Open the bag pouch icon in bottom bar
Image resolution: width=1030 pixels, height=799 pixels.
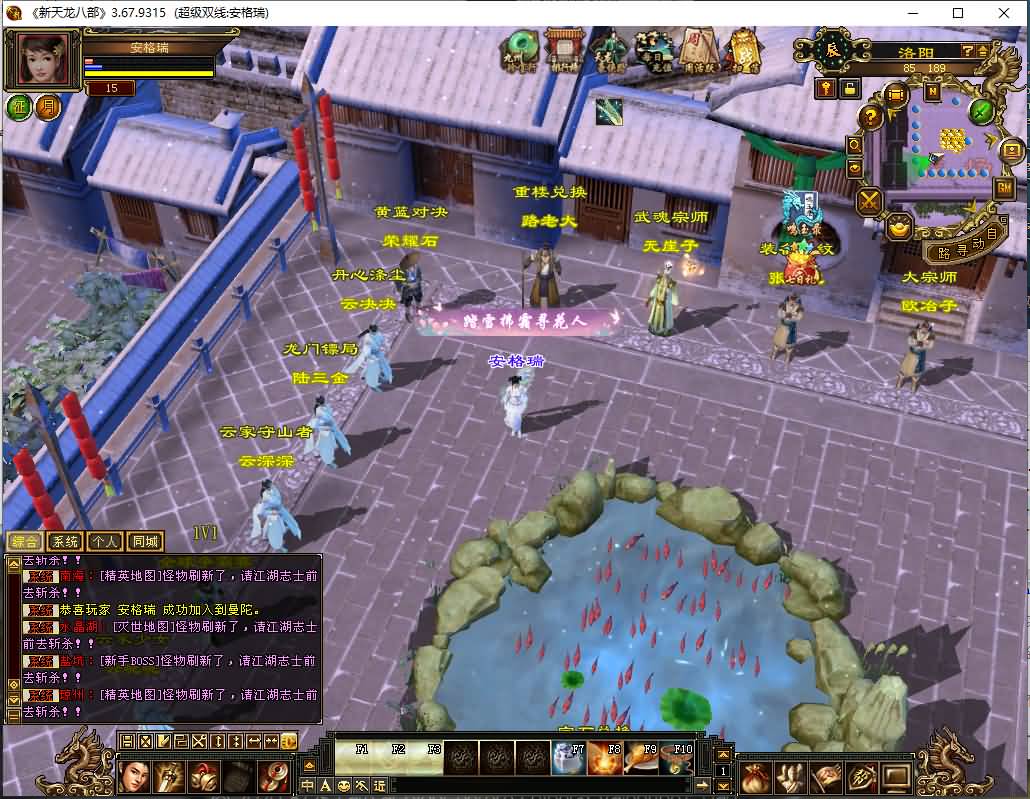pyautogui.click(x=756, y=777)
